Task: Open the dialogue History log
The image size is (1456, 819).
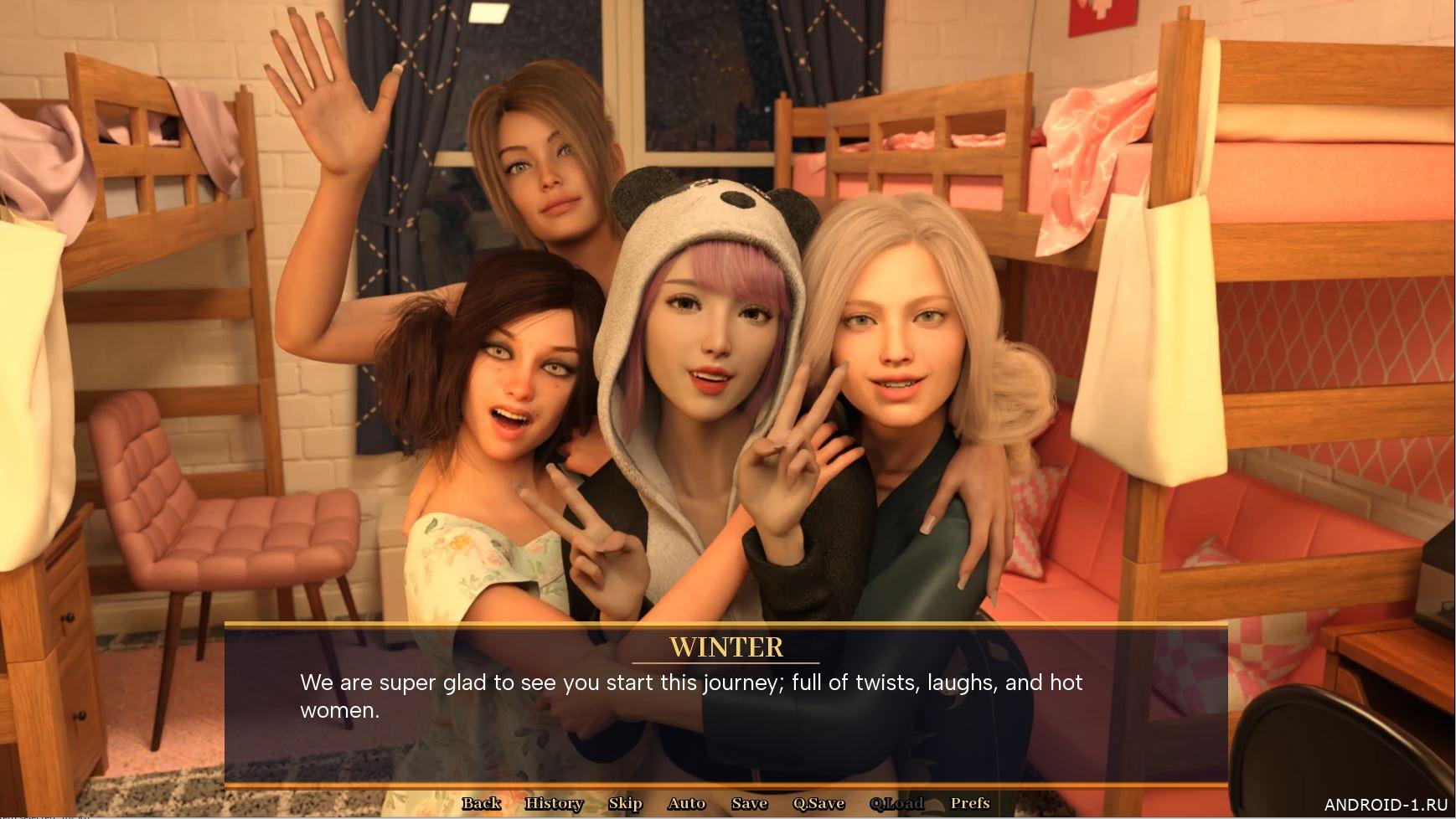Action: [554, 804]
